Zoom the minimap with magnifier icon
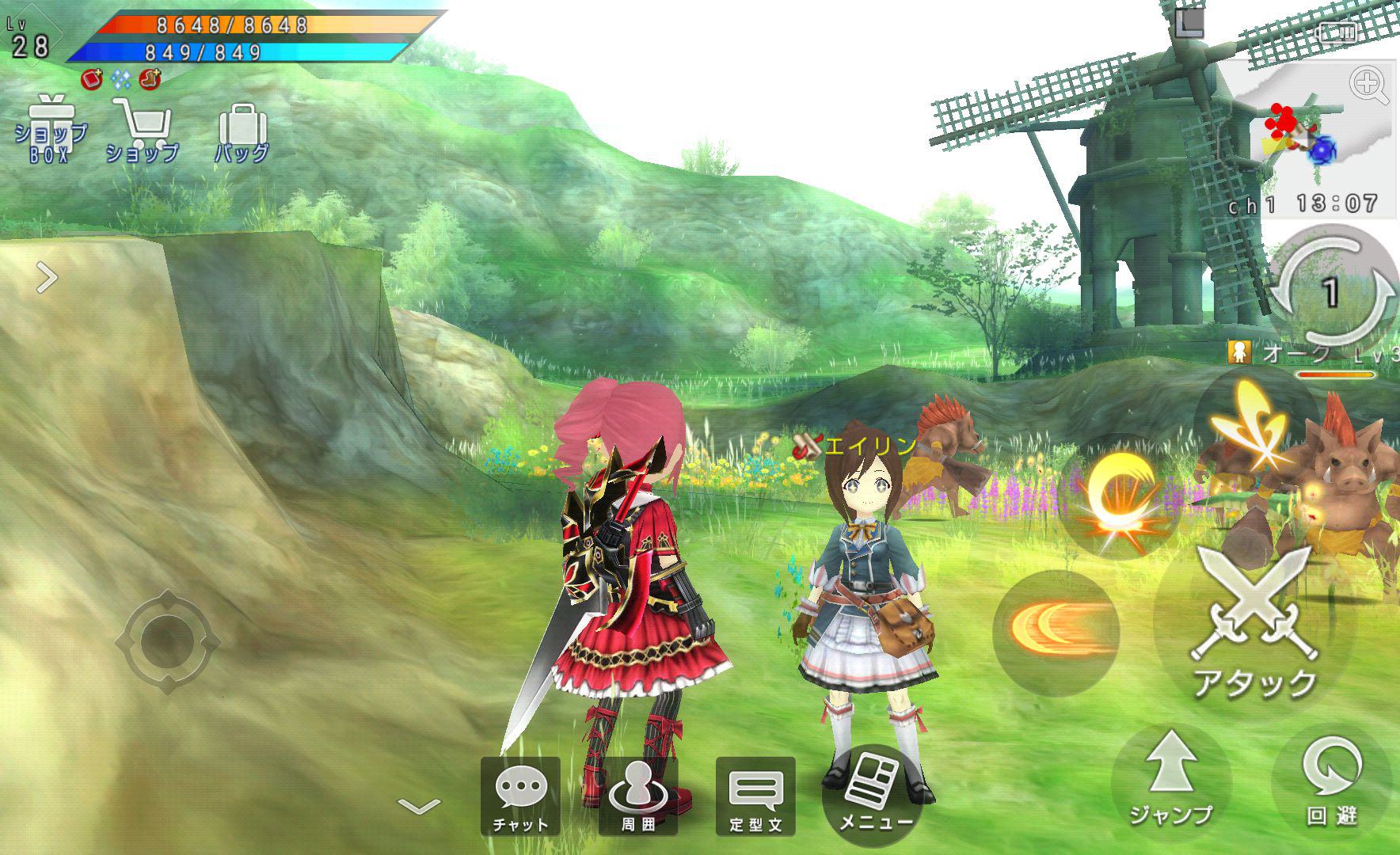This screenshot has height=855, width=1400. pos(1369,85)
